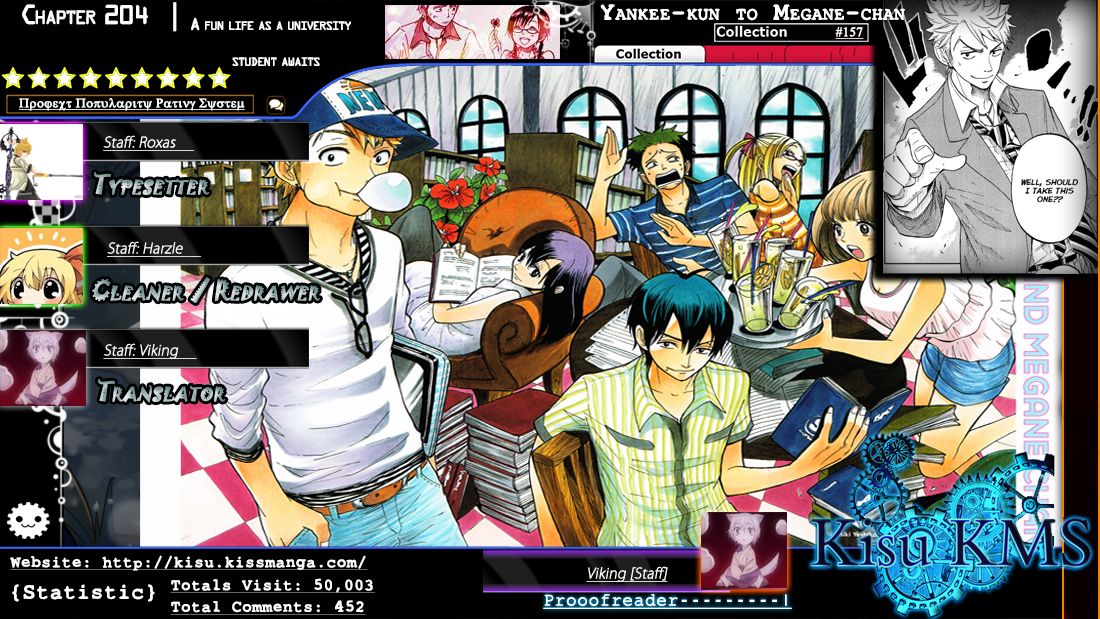Click the white gear face icon
The image size is (1100, 619).
click(x=28, y=519)
